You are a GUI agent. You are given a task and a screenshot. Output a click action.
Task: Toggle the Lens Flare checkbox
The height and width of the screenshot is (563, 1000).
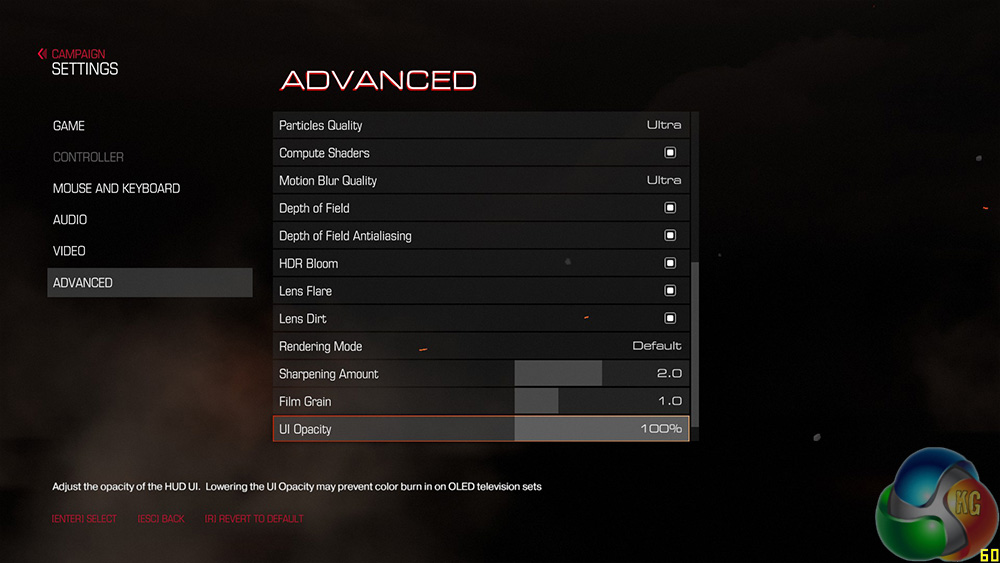pyautogui.click(x=670, y=291)
